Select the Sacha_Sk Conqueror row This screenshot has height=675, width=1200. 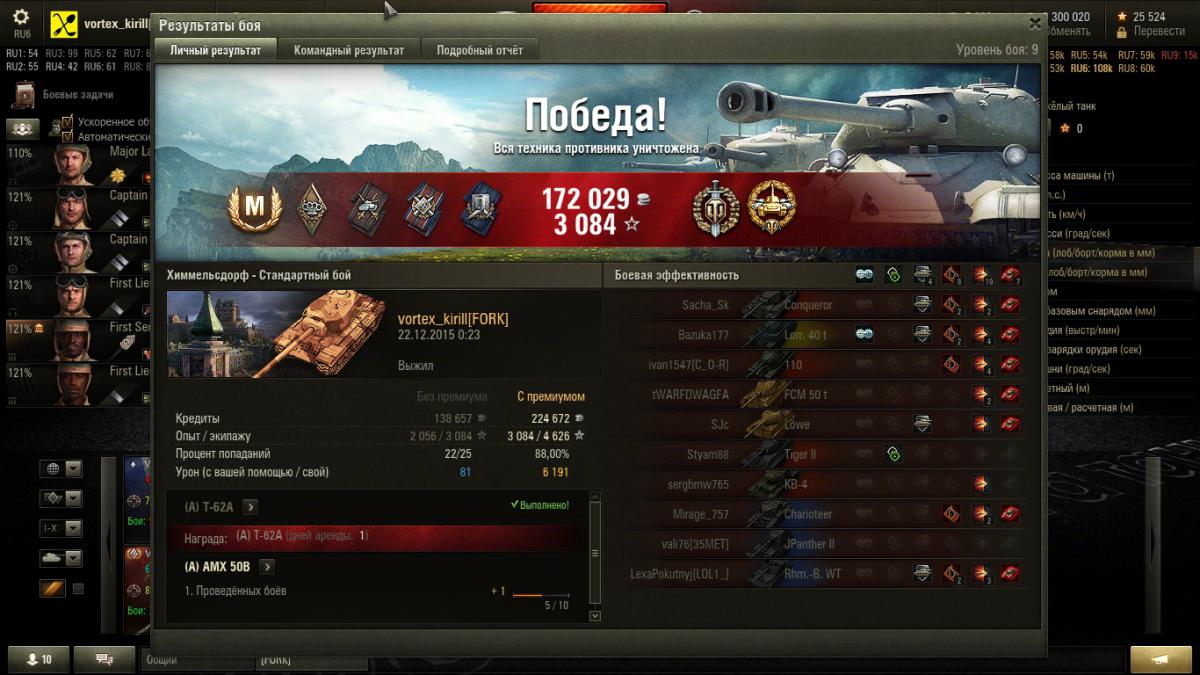click(x=830, y=305)
